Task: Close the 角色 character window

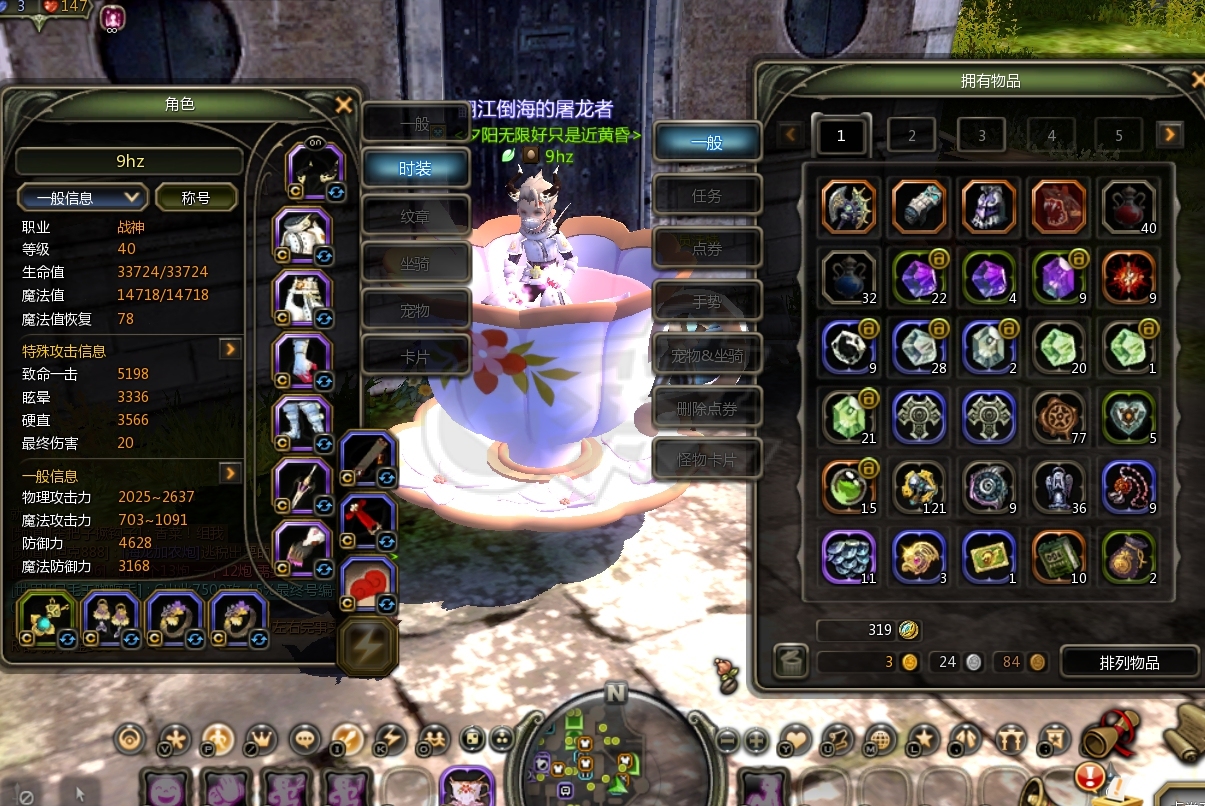Action: (343, 105)
